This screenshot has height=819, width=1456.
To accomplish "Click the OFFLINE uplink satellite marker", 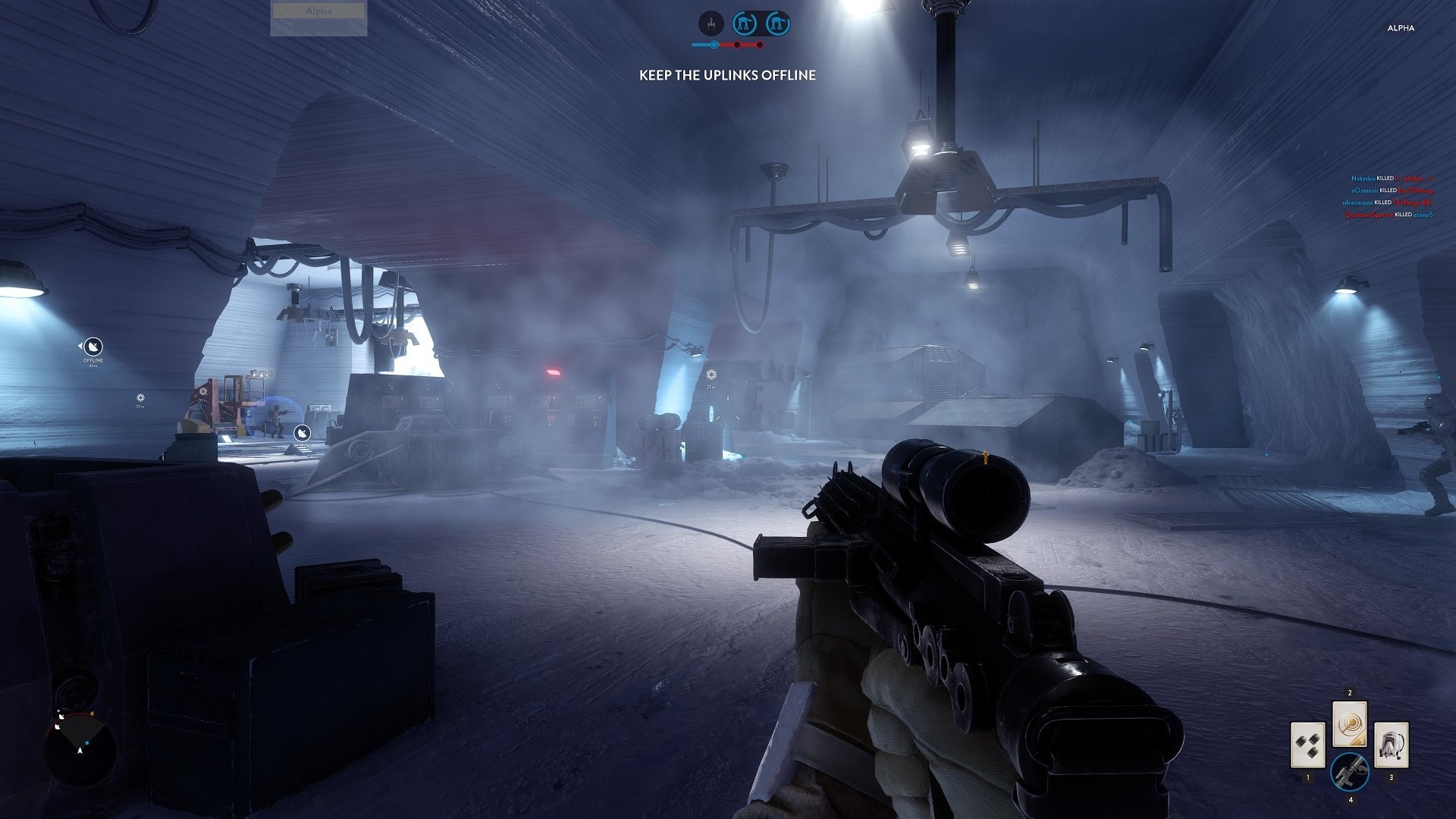I will pos(93,347).
